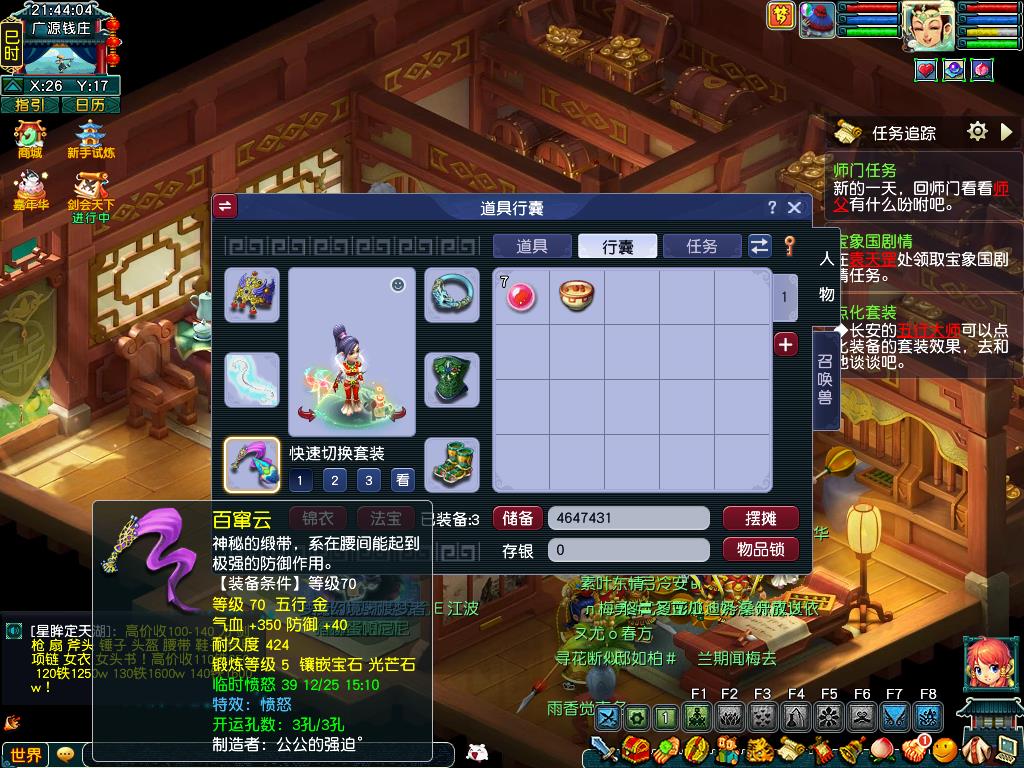Start a stall with 摆摊
The width and height of the screenshot is (1024, 768).
pos(760,518)
